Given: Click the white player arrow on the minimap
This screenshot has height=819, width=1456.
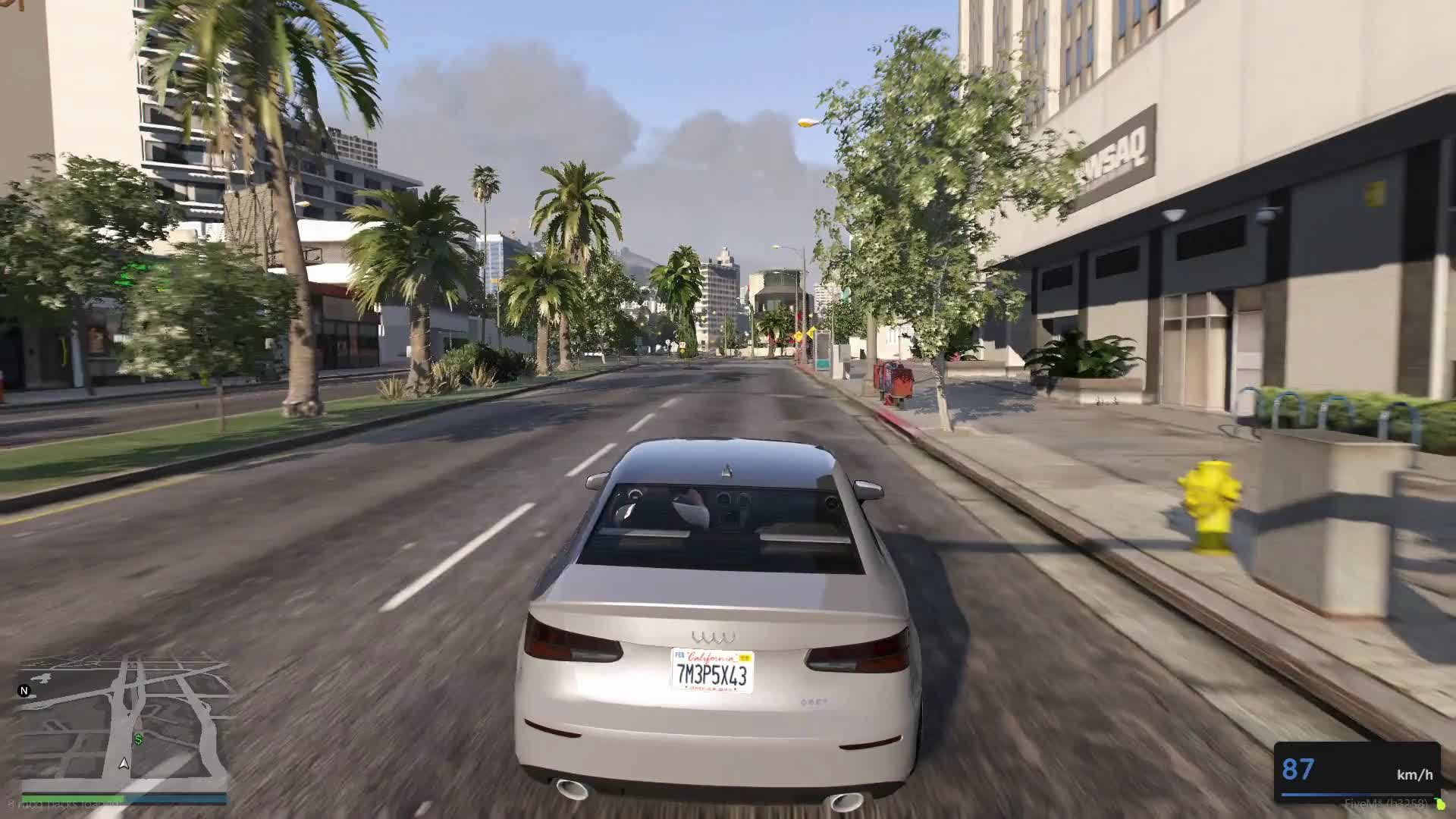Looking at the screenshot, I should 124,763.
